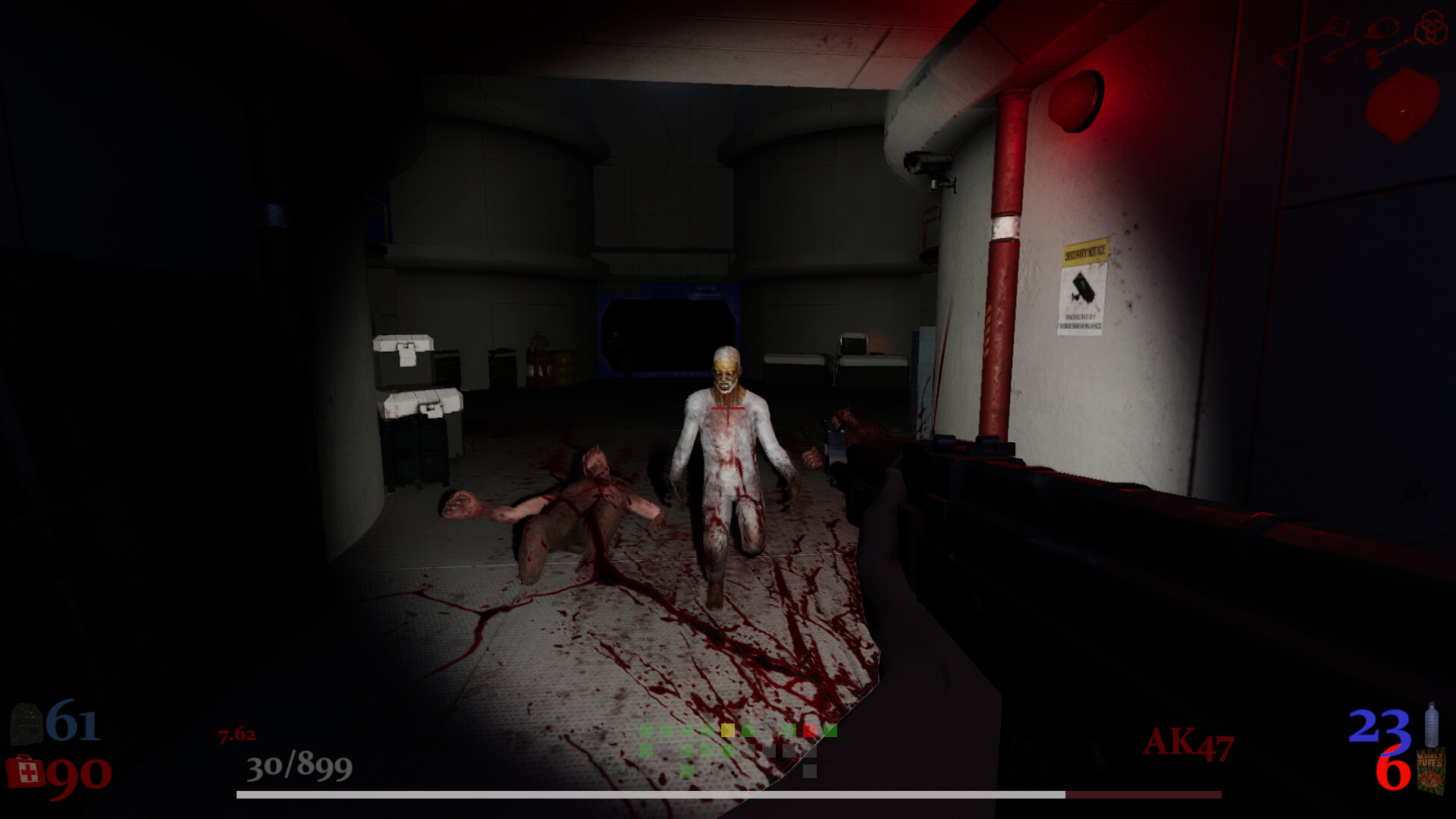Image resolution: width=1456 pixels, height=819 pixels.
Task: Click the armor counter tab showing 61
Action: point(72,722)
